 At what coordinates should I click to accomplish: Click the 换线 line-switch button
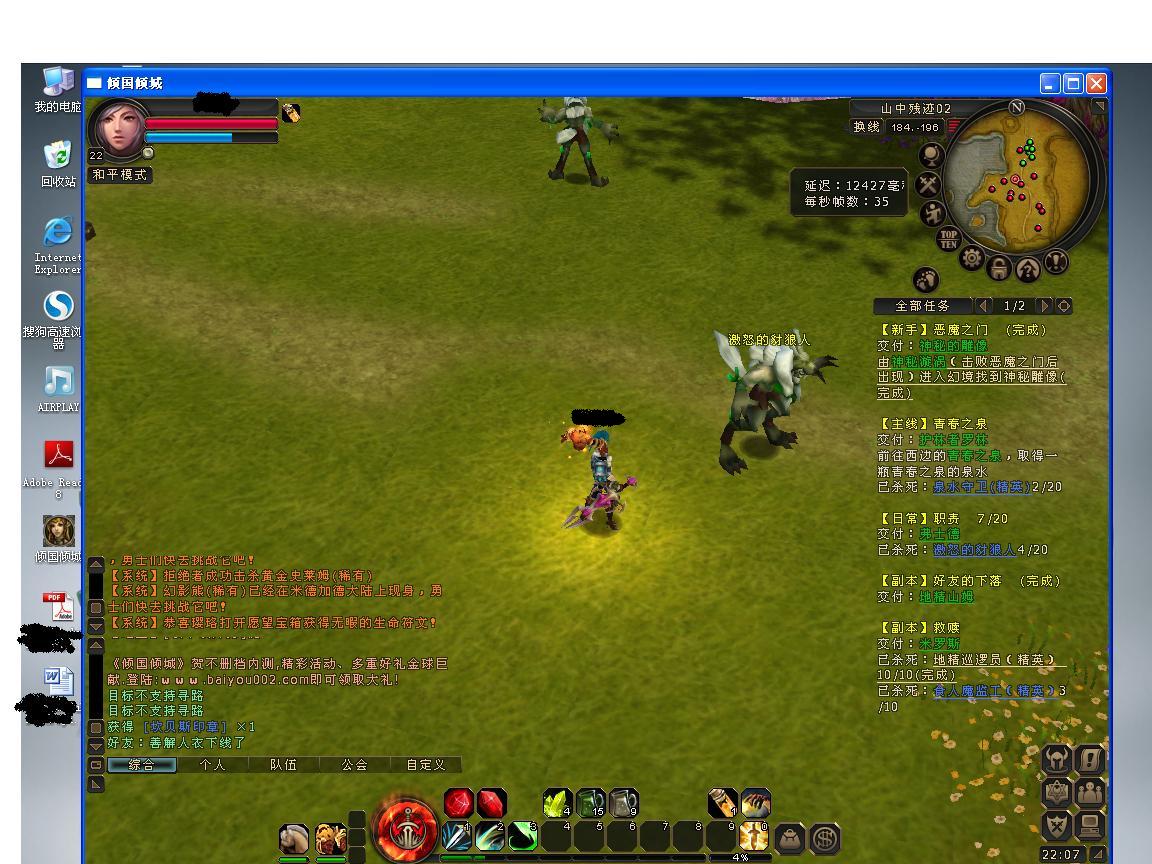click(866, 127)
